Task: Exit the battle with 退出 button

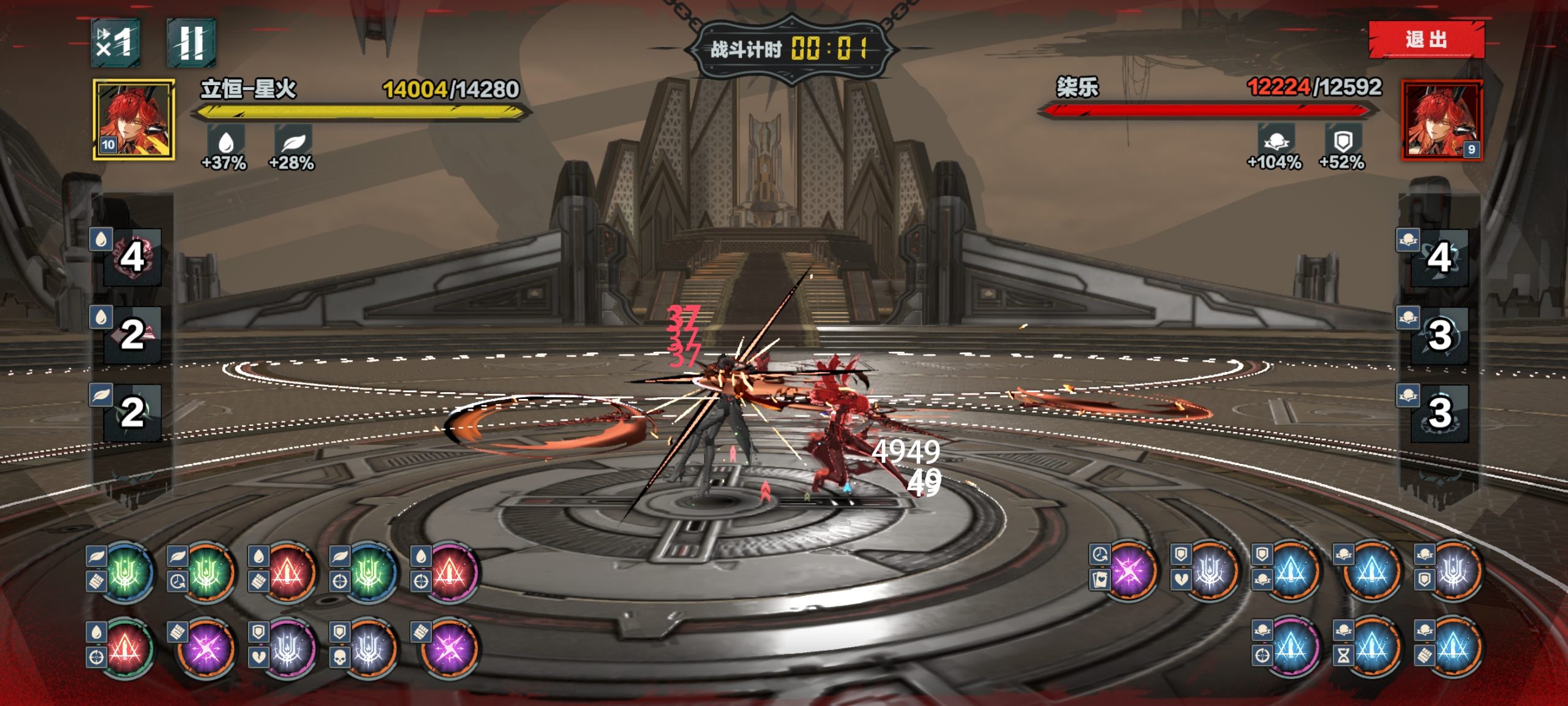Action: [x=1426, y=40]
